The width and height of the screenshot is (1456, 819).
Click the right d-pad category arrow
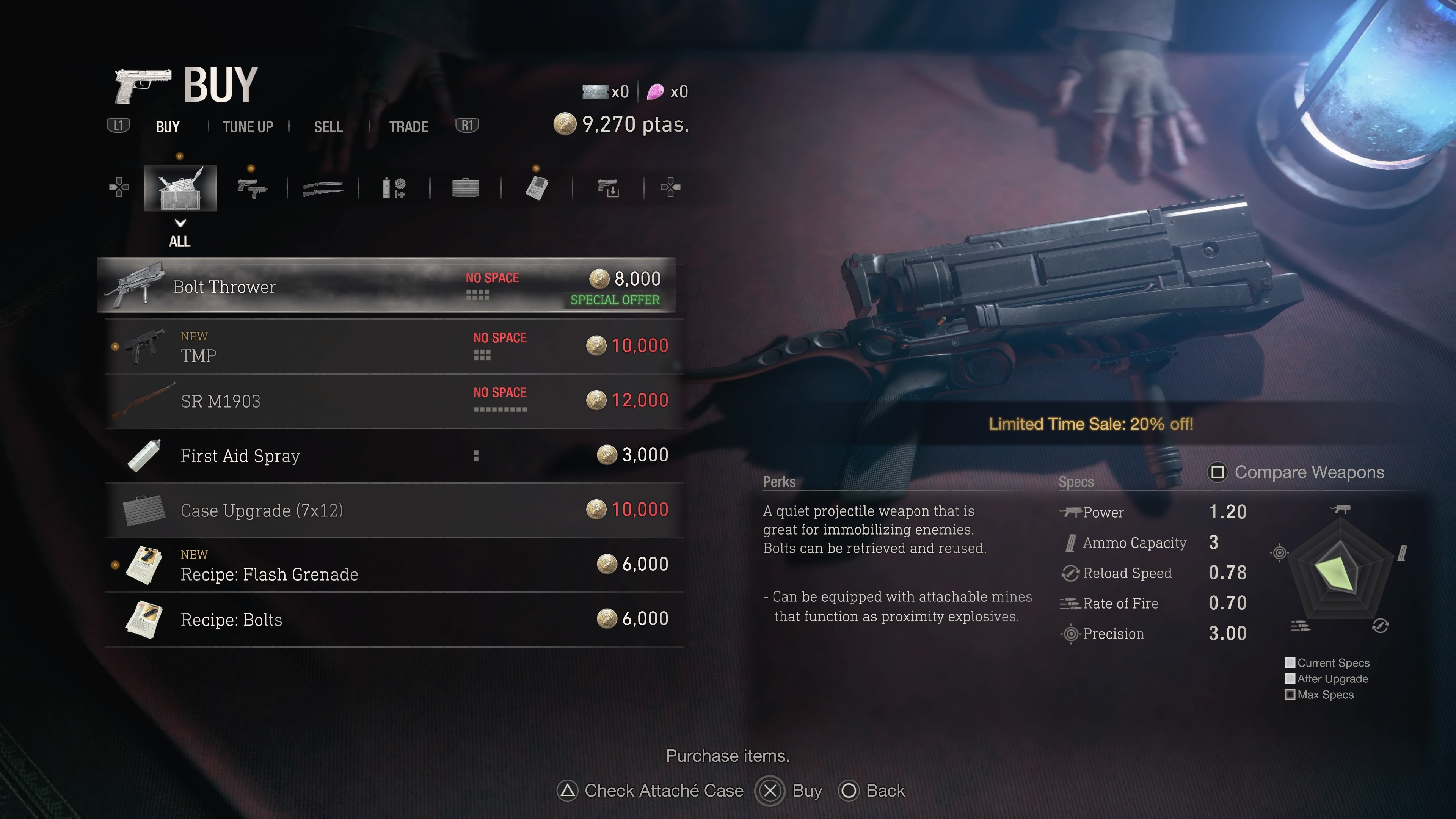[x=670, y=188]
